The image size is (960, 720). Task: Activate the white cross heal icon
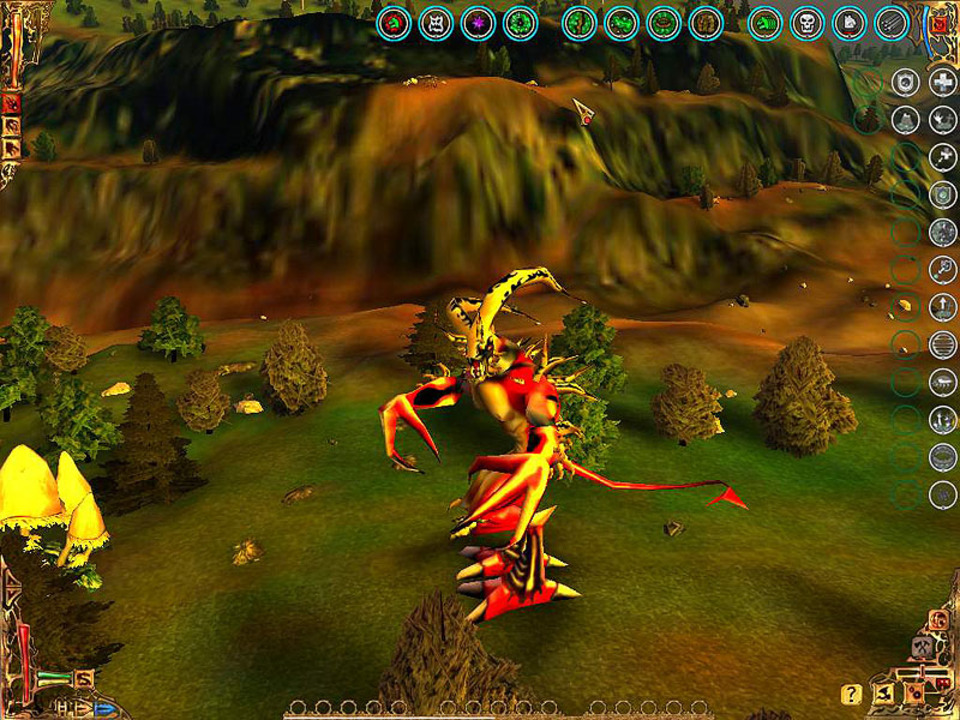943,83
